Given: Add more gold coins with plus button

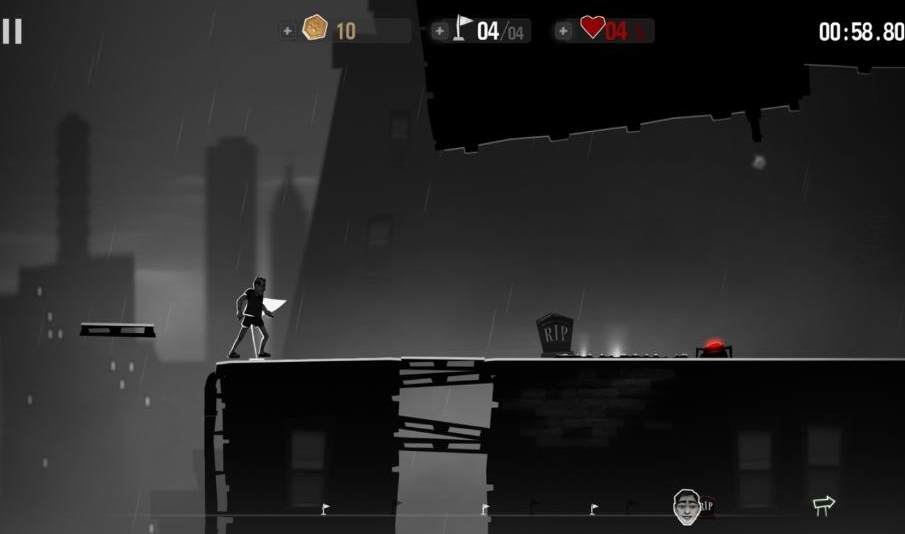Looking at the screenshot, I should pos(288,31).
